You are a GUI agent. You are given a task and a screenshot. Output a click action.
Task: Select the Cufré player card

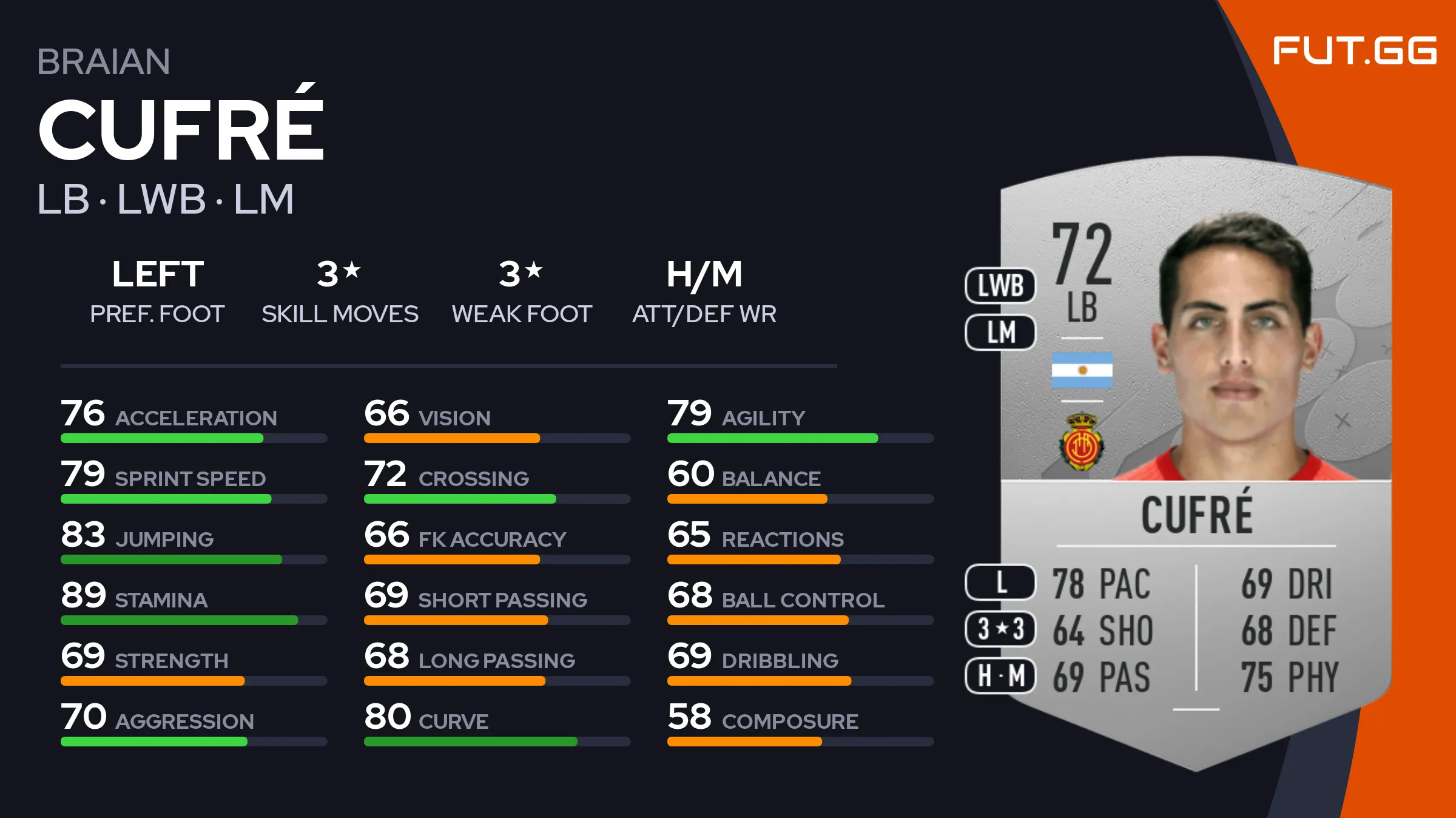(x=1195, y=461)
